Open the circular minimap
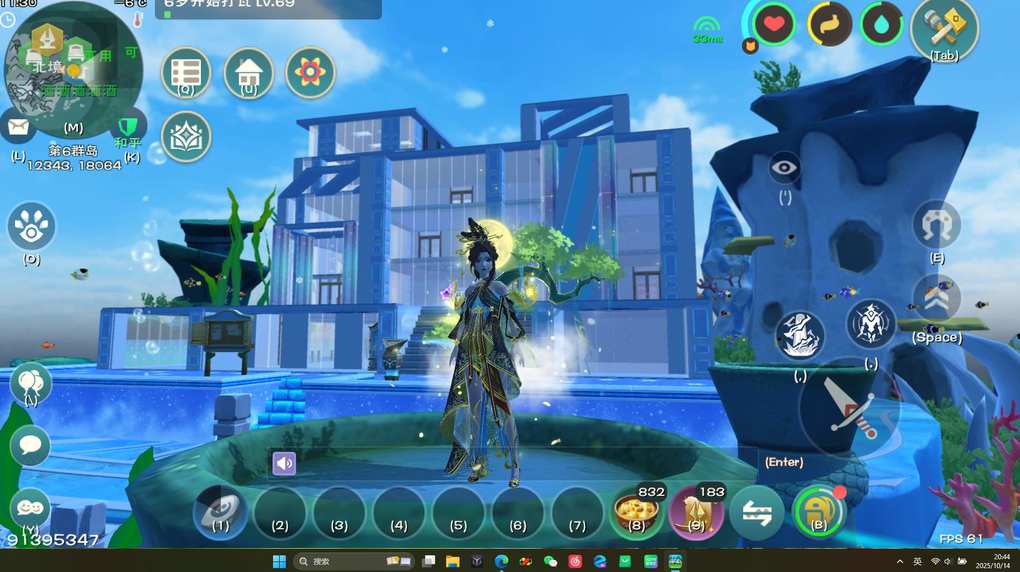 tap(73, 68)
